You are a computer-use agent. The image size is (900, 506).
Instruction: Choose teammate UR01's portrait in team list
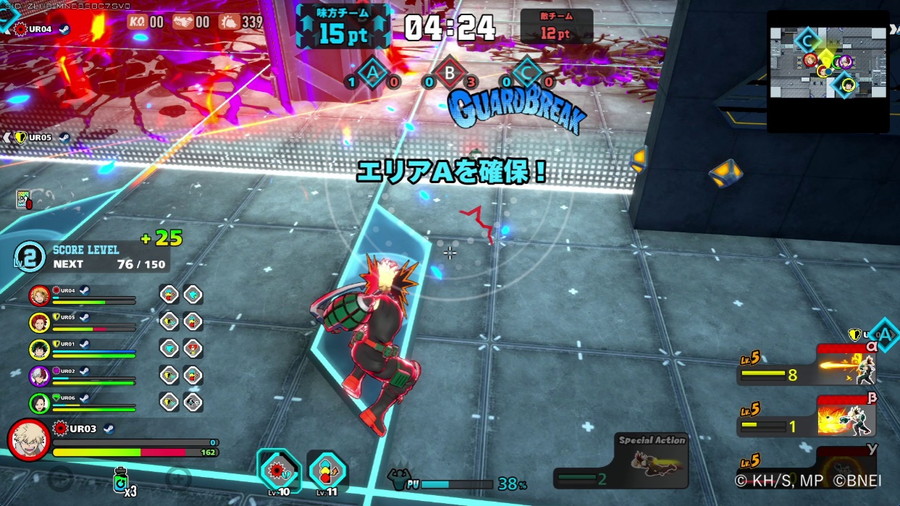[39, 349]
